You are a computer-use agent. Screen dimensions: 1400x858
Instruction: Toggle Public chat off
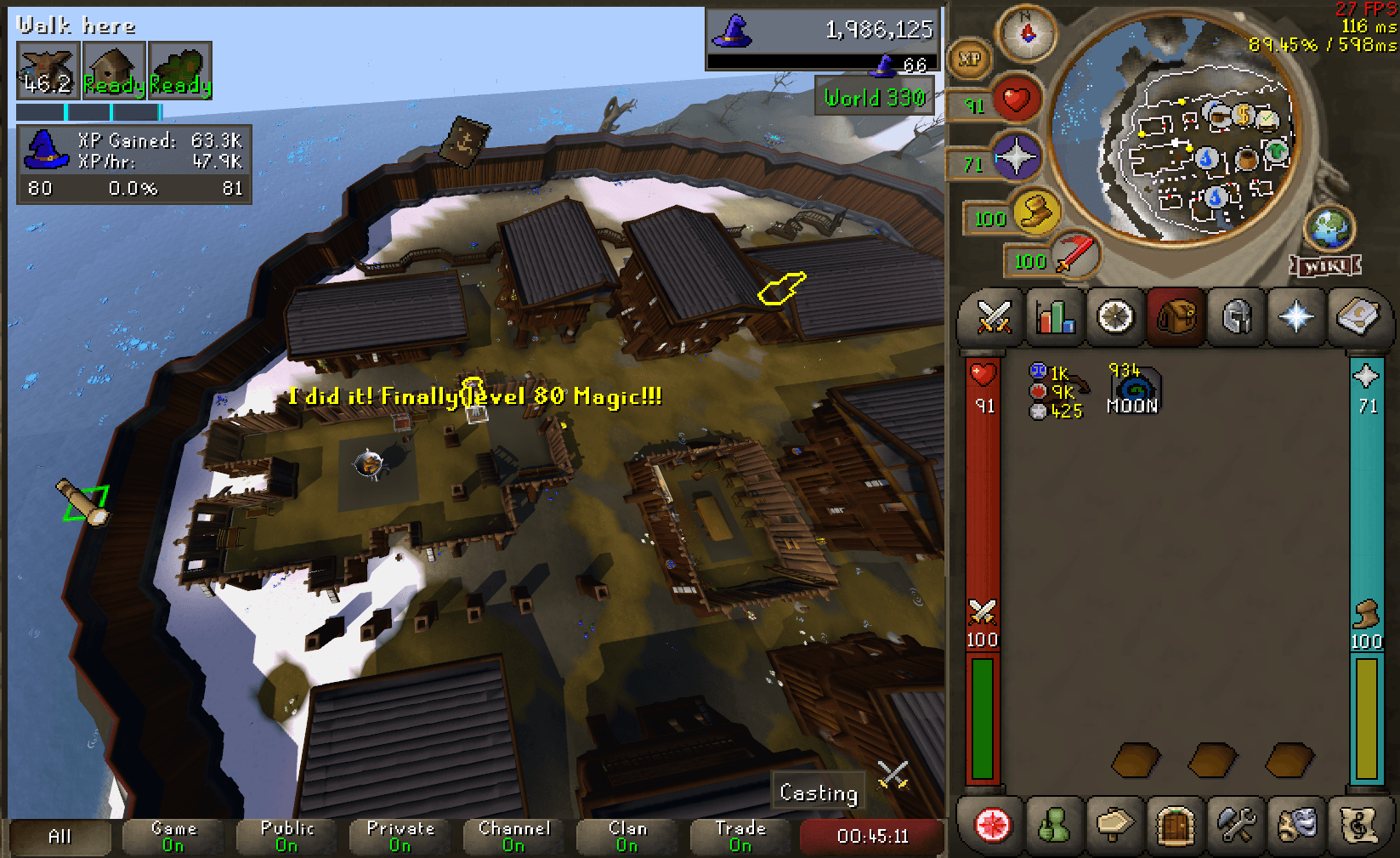click(x=286, y=837)
